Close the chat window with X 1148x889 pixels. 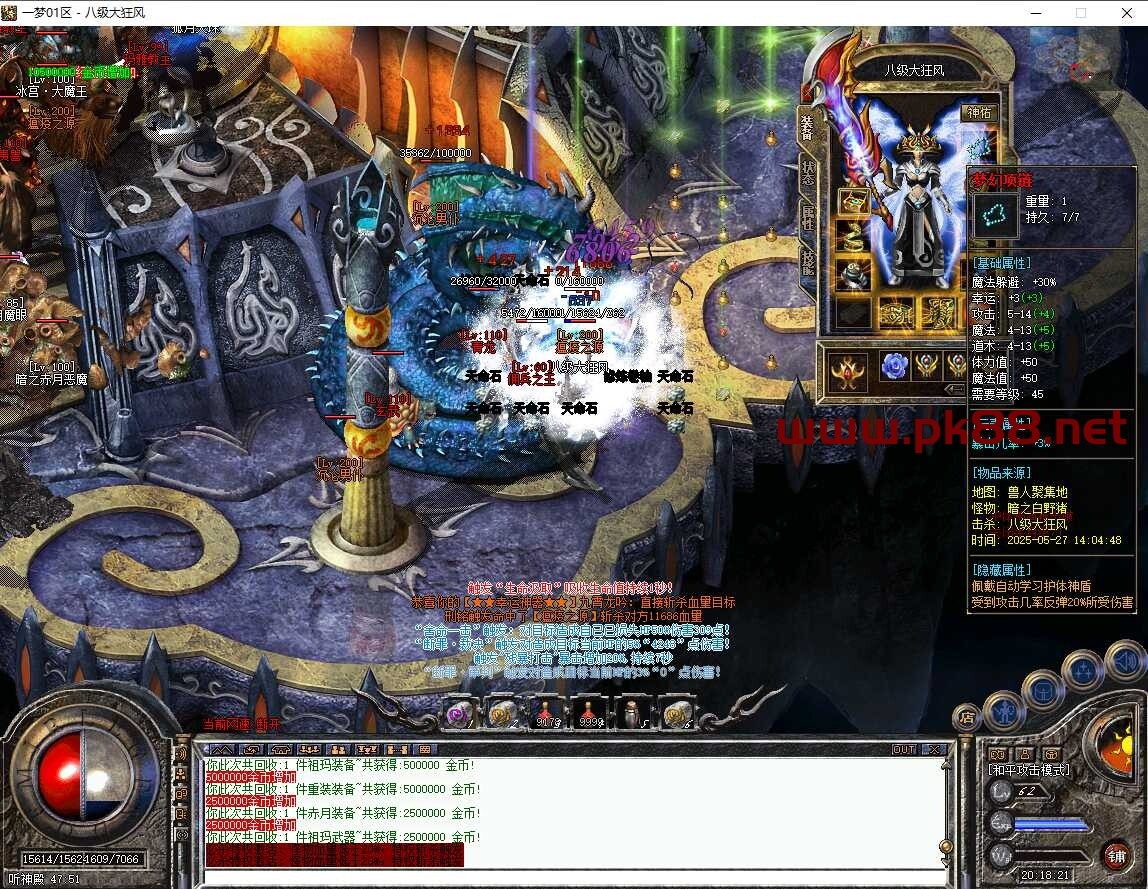(x=934, y=749)
